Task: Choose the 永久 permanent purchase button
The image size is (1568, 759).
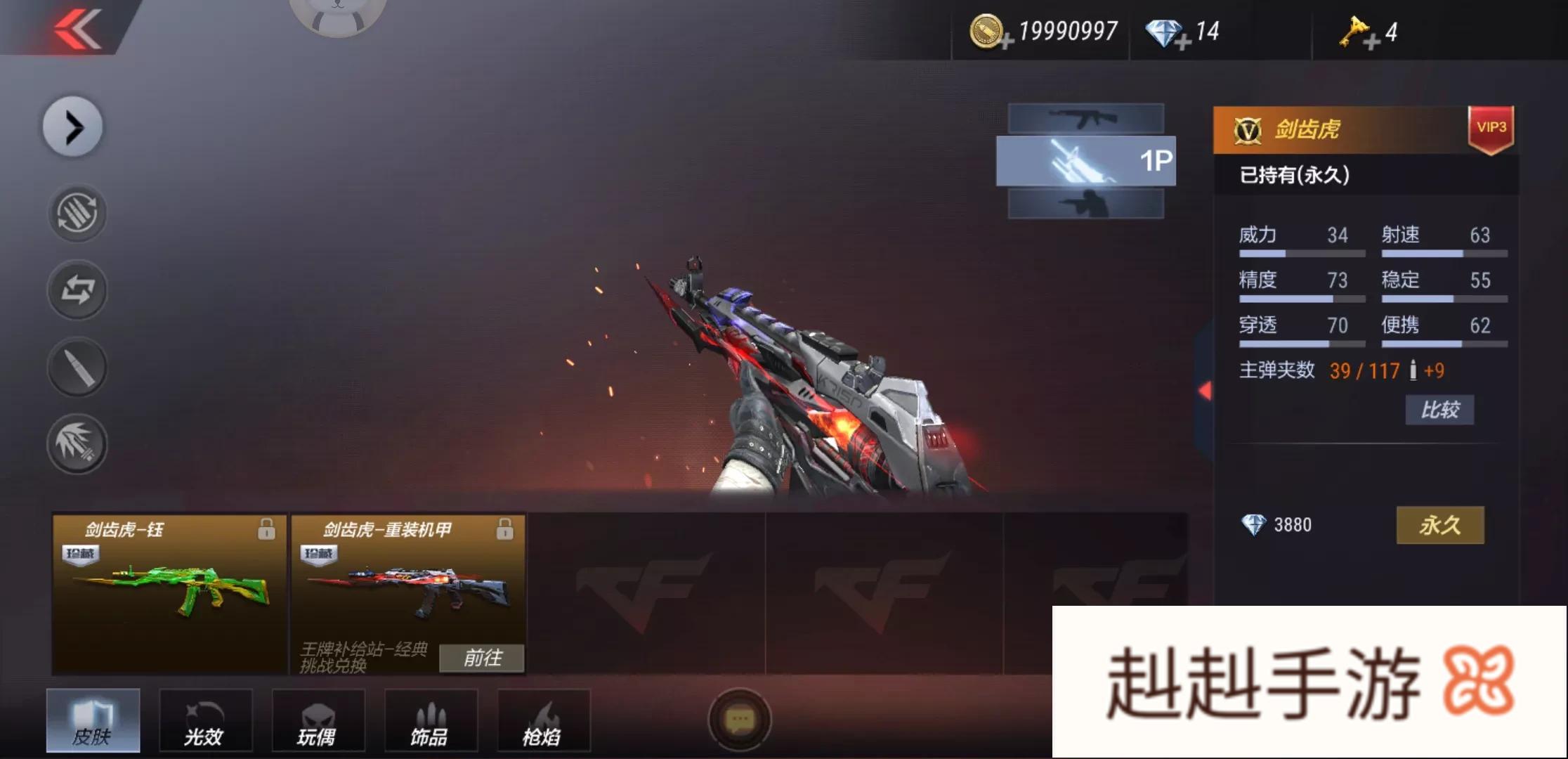Action: (x=1439, y=525)
